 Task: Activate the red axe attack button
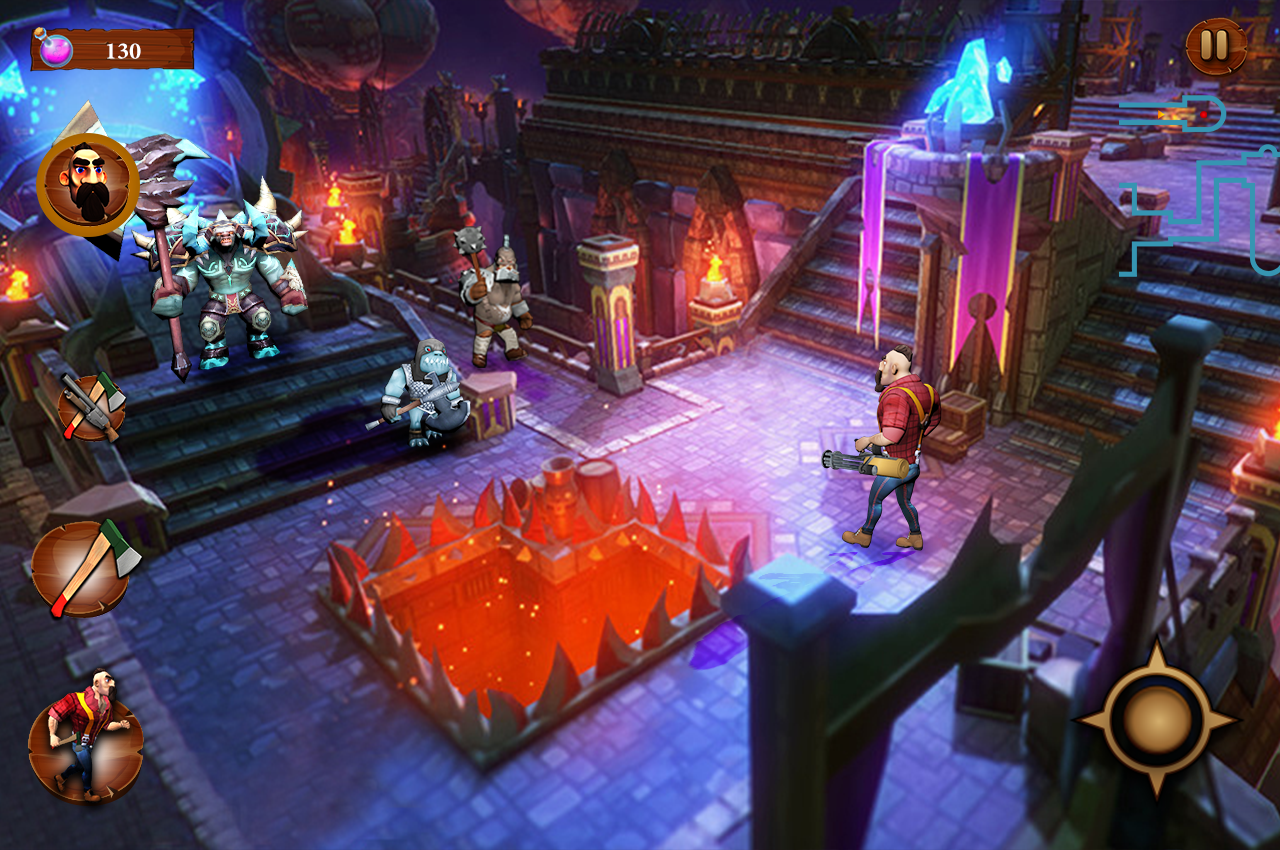(85, 568)
